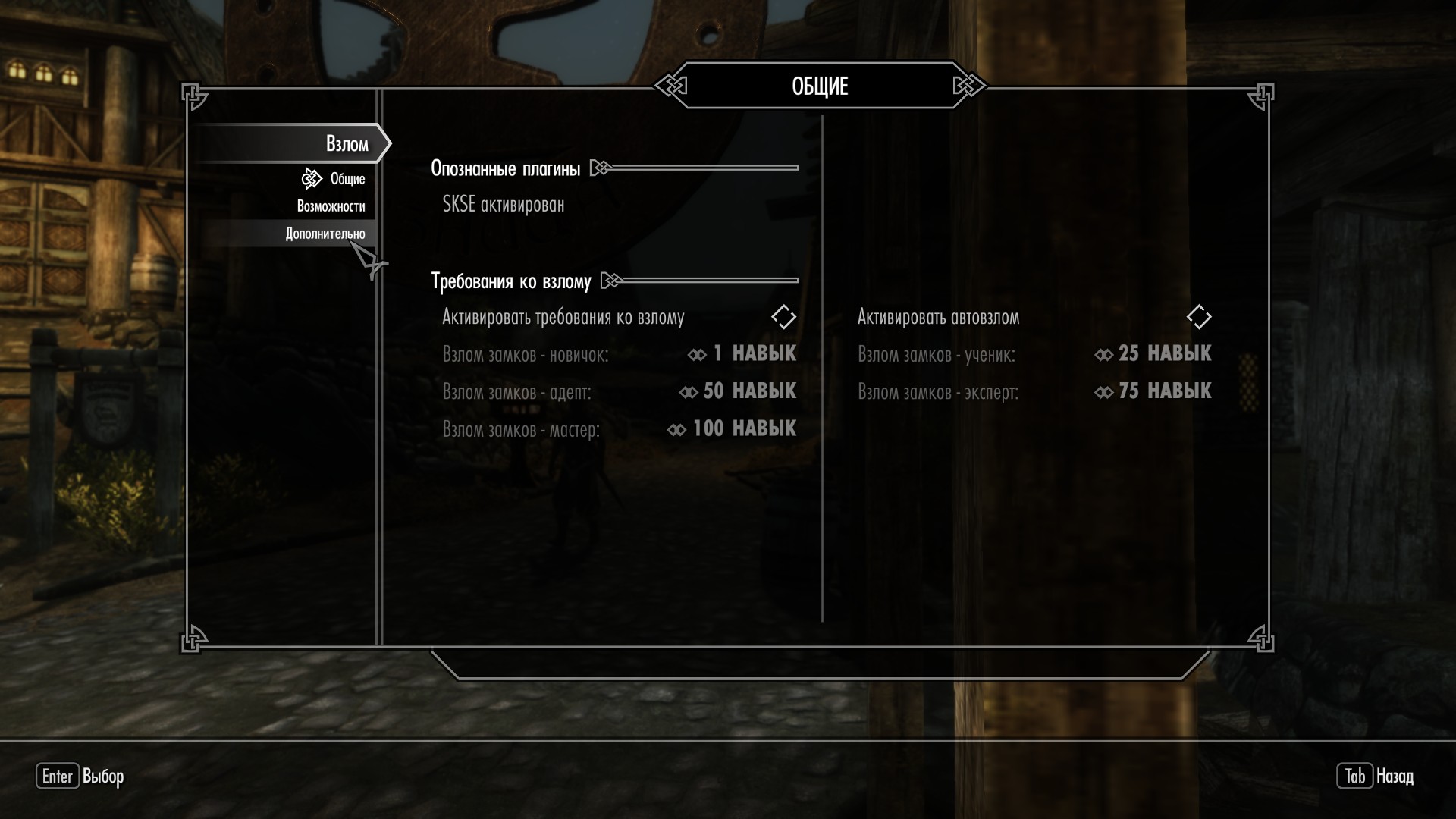The image size is (1456, 819).
Task: Expand the Опознанные плагины section
Action: 506,168
